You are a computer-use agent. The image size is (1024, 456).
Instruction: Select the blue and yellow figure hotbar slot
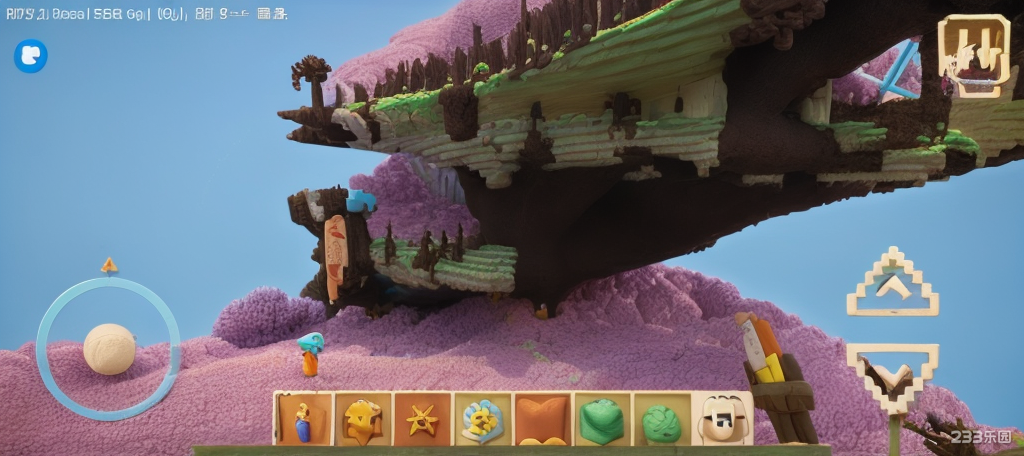click(x=302, y=419)
